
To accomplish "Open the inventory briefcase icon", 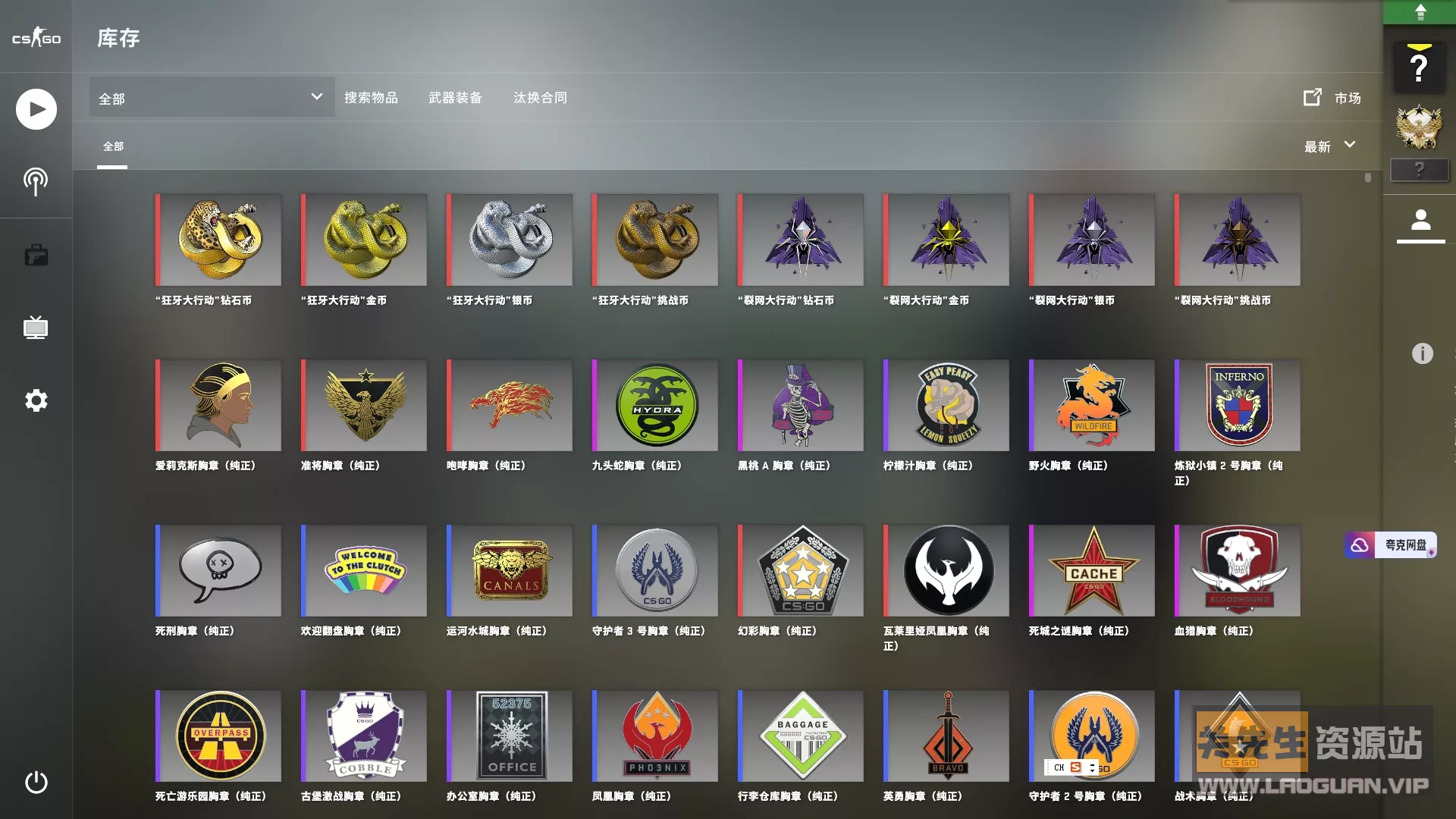I will pyautogui.click(x=36, y=255).
